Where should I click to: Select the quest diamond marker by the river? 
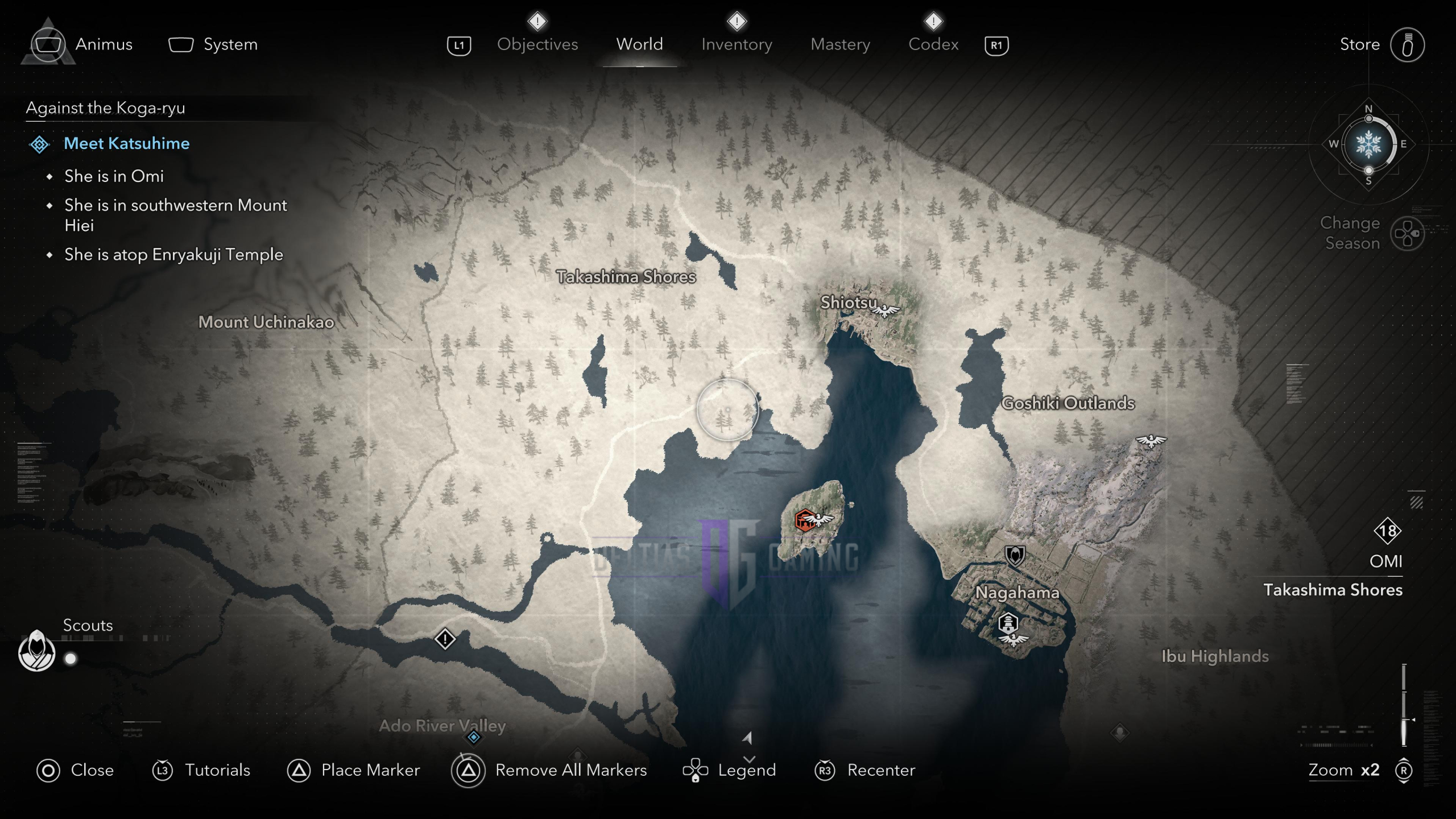445,639
